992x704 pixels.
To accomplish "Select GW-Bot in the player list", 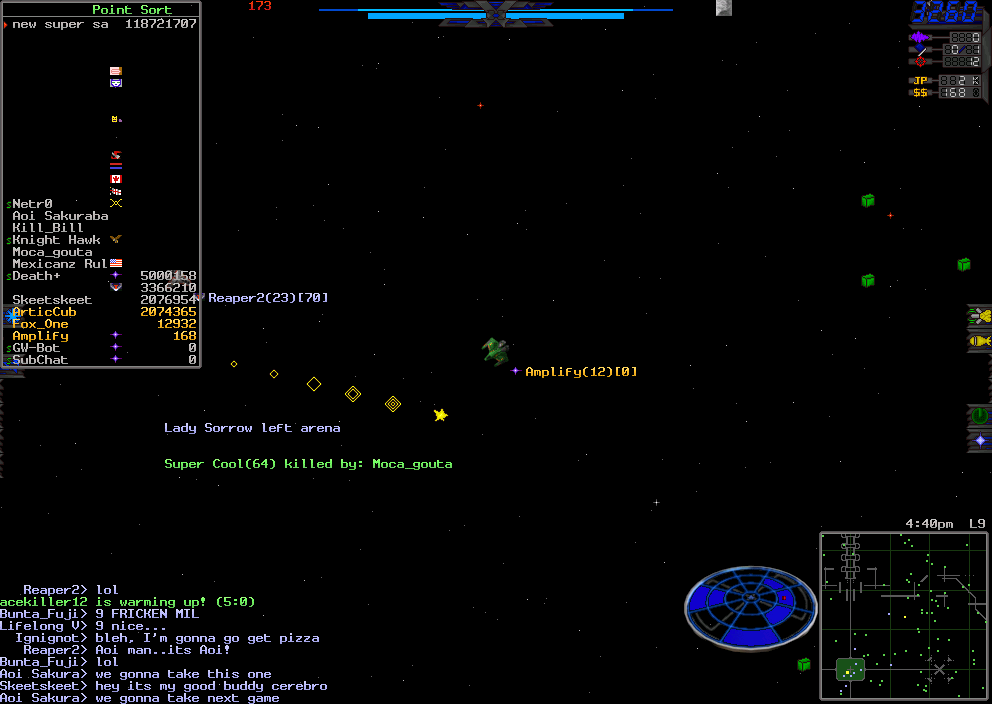I will [36, 348].
